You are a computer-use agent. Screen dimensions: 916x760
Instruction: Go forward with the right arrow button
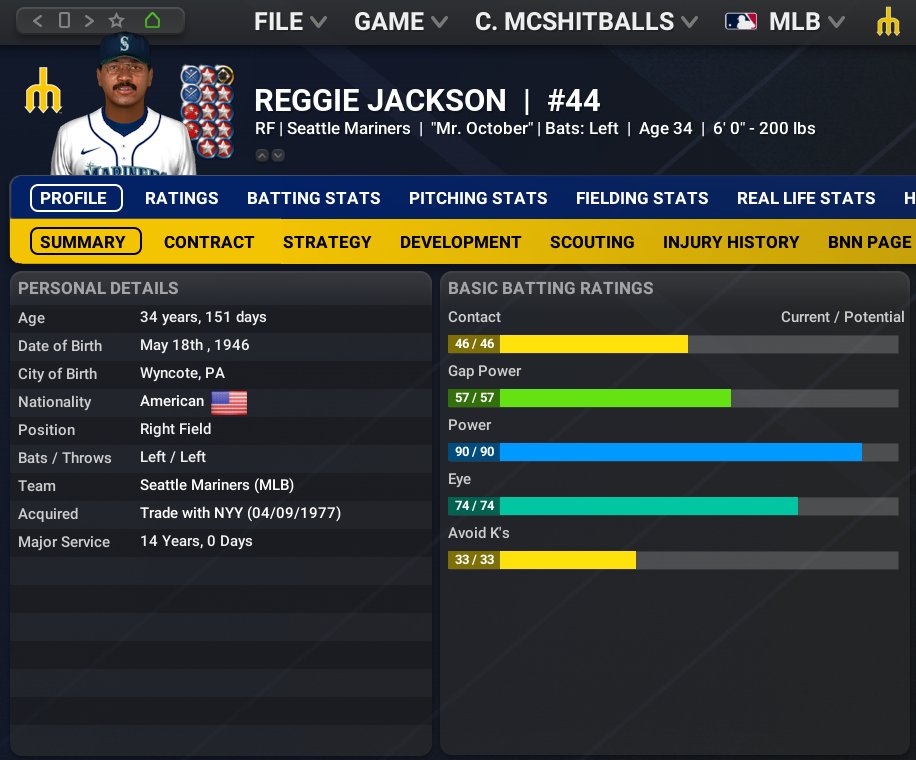pos(90,21)
